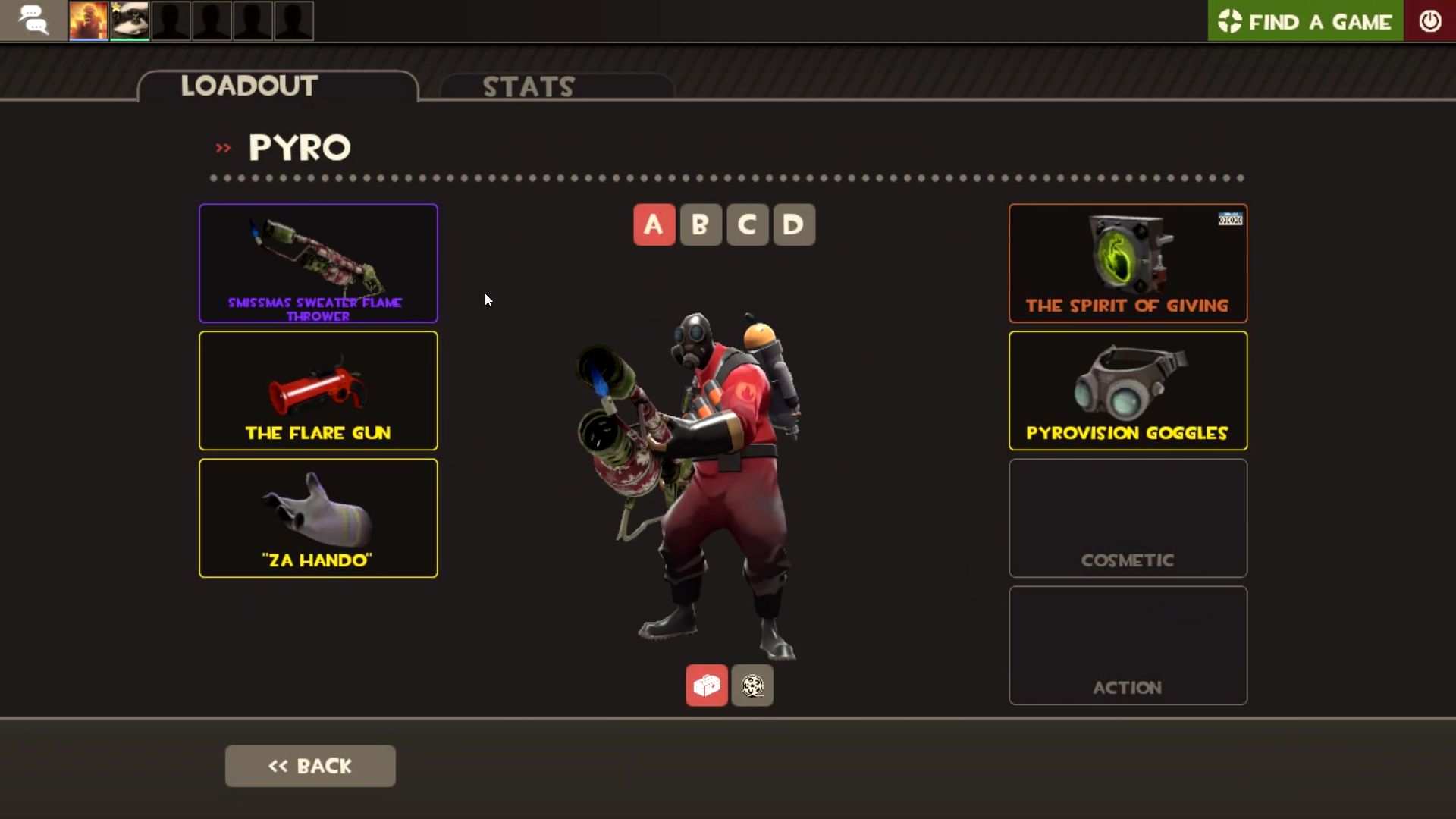Expand the chevrons next to PYRO heading
Screen dimensions: 1456x819
(x=222, y=147)
